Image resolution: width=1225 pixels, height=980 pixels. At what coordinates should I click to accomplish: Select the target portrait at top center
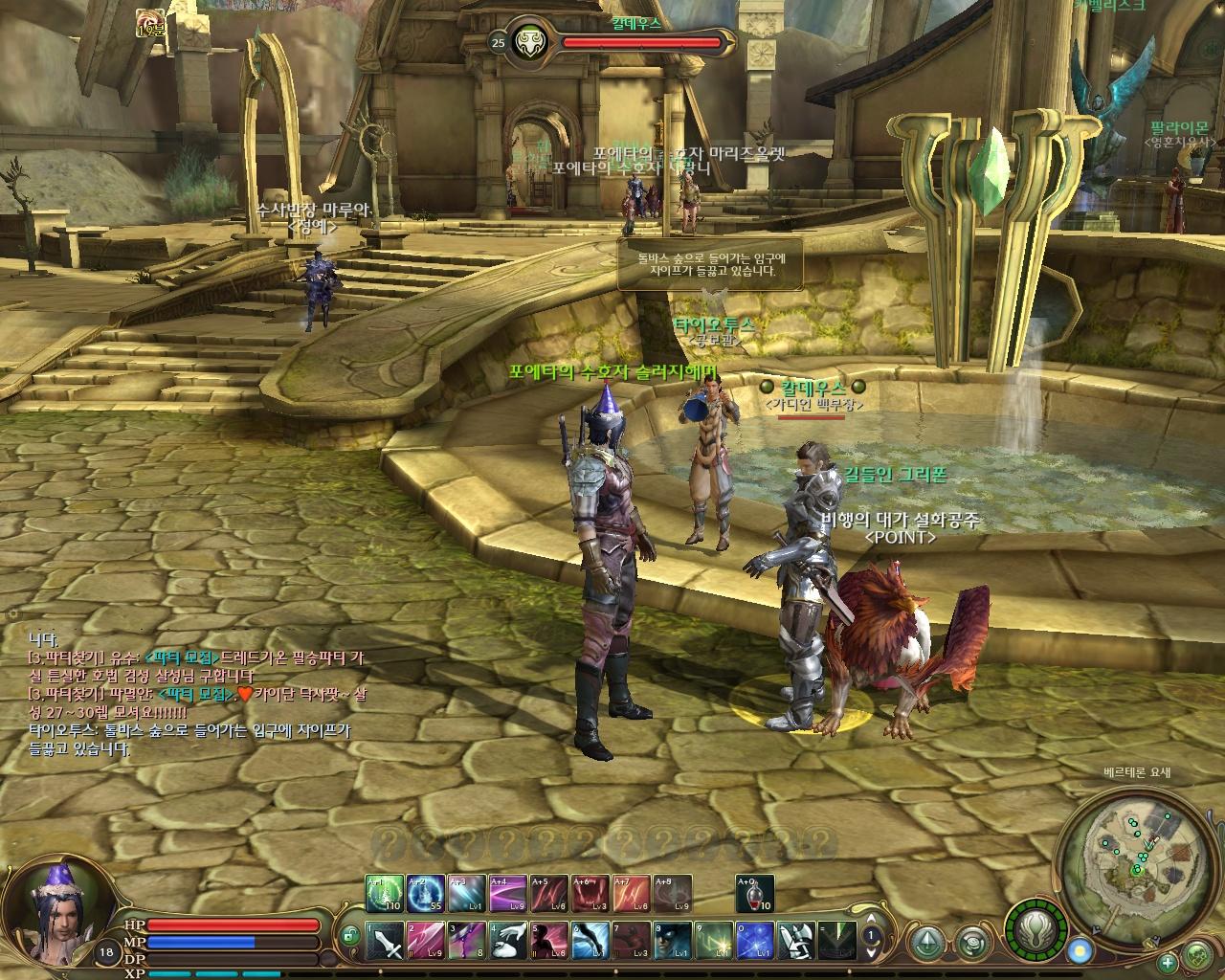click(x=525, y=42)
